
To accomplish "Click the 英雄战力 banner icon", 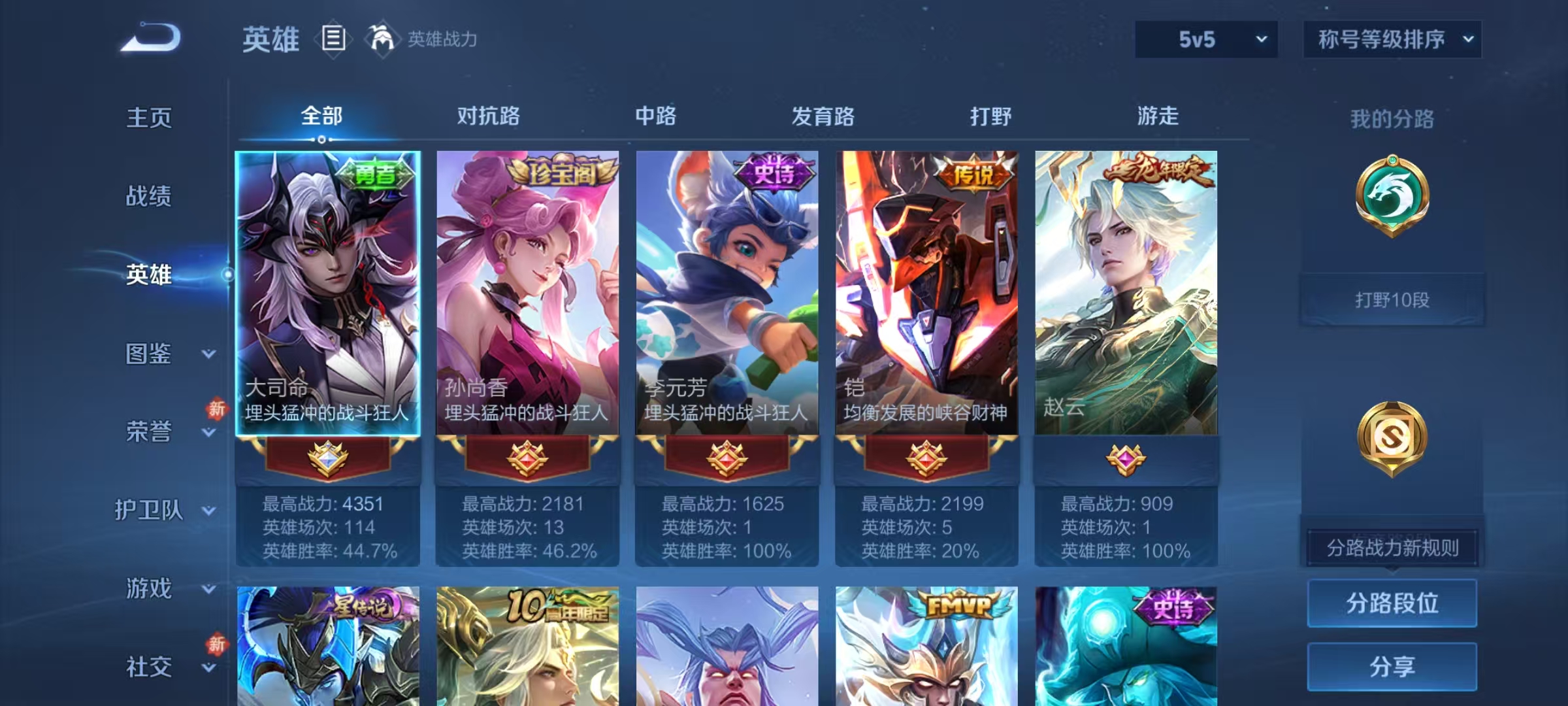I will [x=385, y=39].
